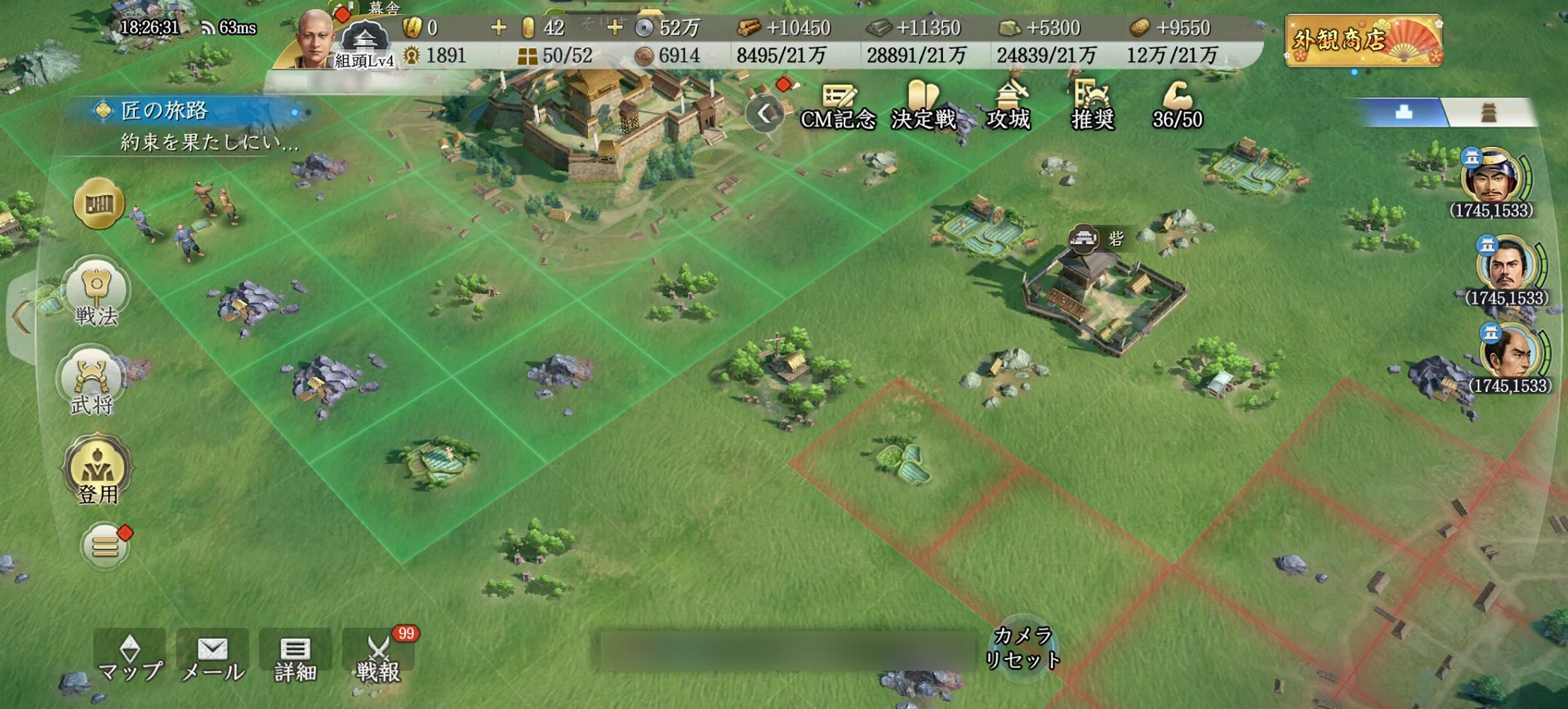Open the 詳細 details panel
The width and height of the screenshot is (1568, 709).
coord(295,658)
